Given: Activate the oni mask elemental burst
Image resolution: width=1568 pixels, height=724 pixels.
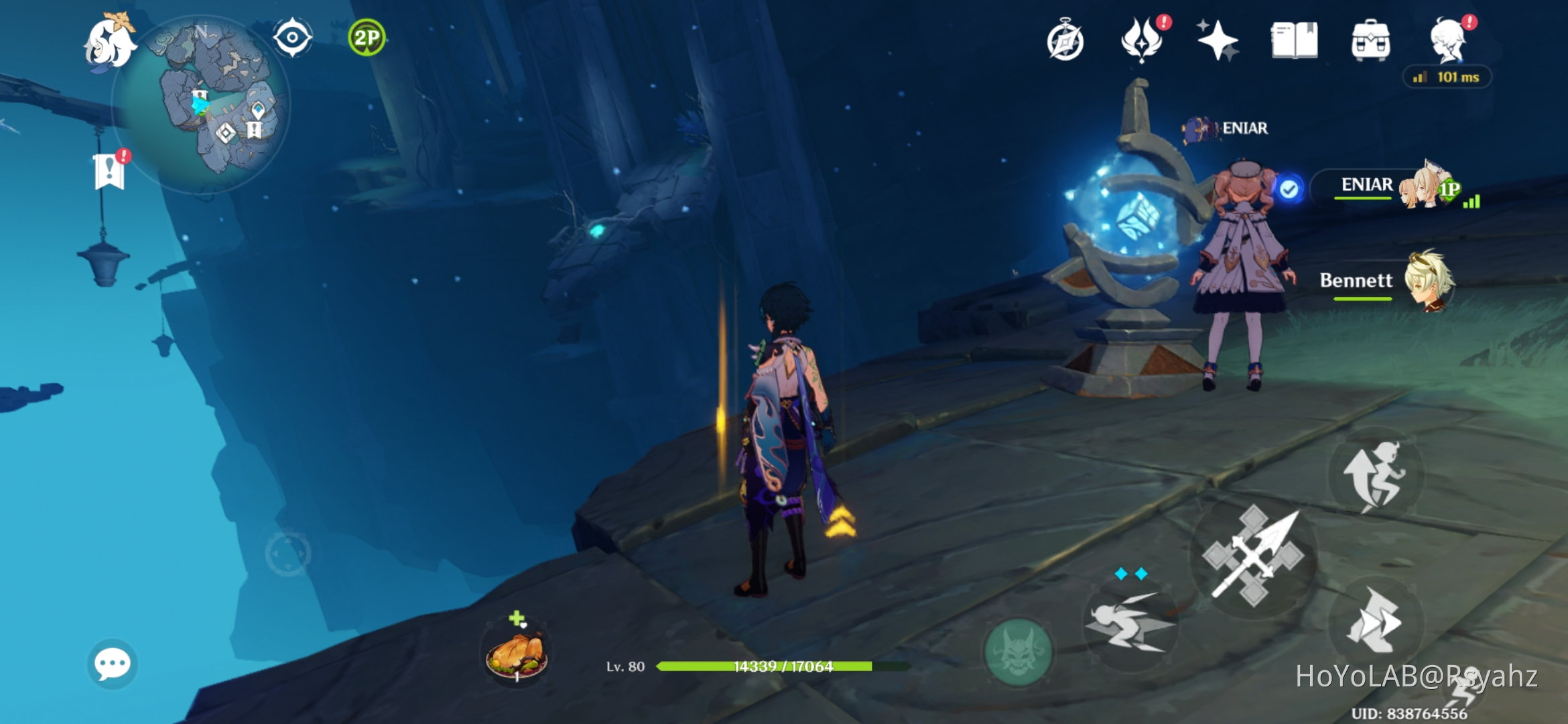Looking at the screenshot, I should coord(1018,652).
